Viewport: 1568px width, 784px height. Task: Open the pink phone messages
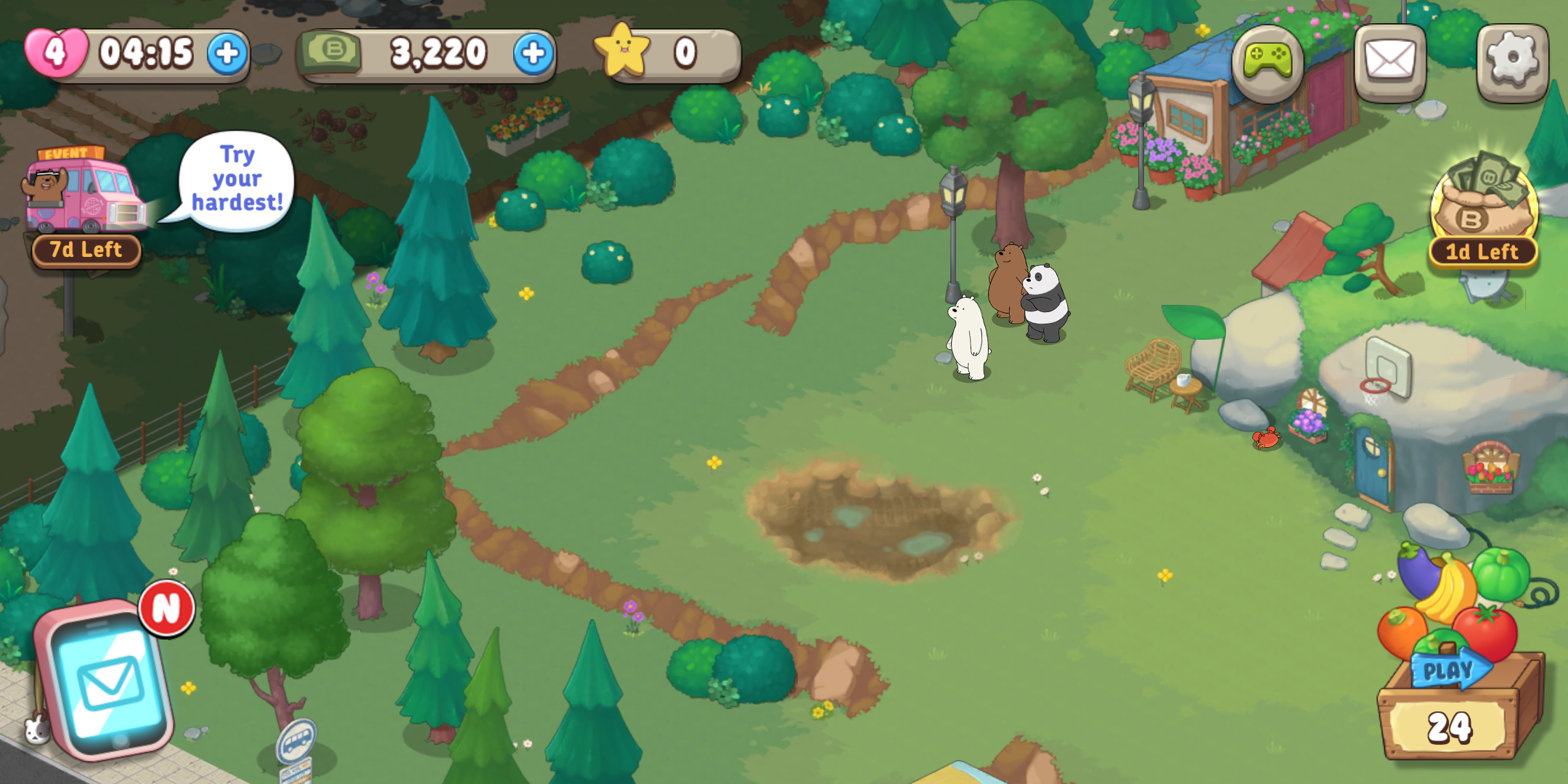[109, 679]
